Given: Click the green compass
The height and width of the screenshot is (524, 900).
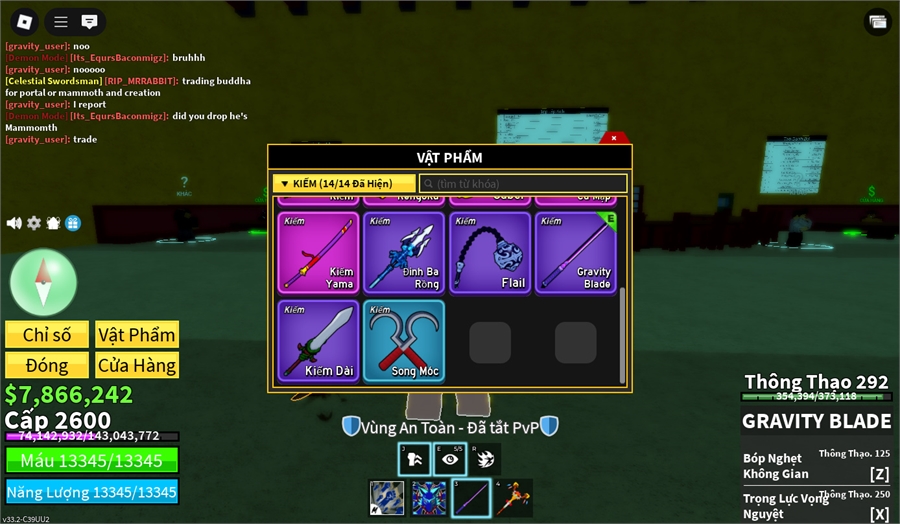Looking at the screenshot, I should [x=43, y=281].
